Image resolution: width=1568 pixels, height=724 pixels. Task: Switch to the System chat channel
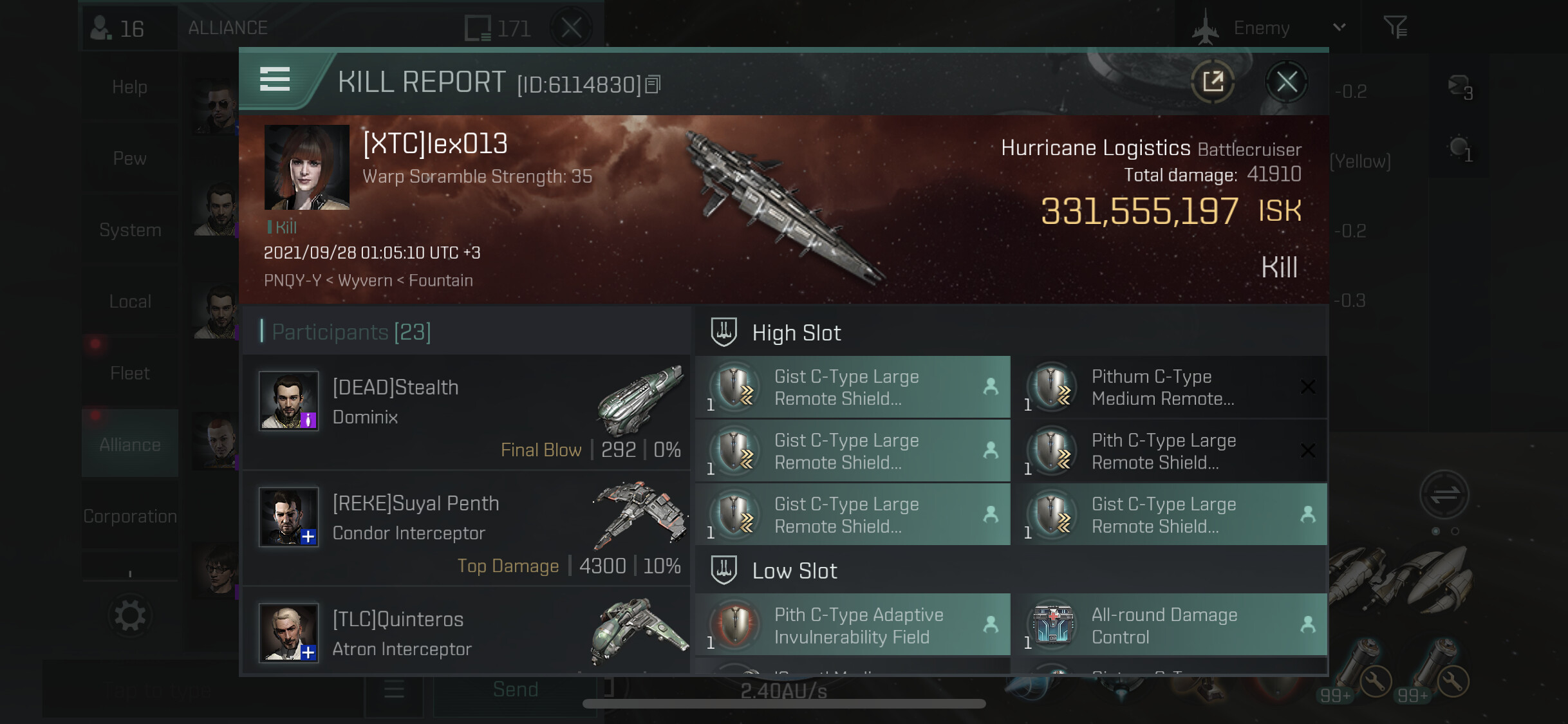pyautogui.click(x=130, y=230)
